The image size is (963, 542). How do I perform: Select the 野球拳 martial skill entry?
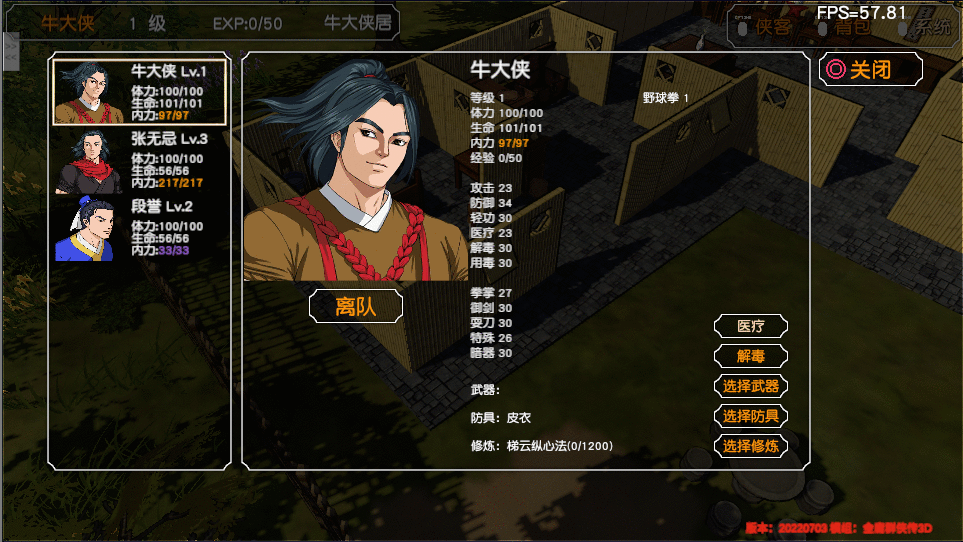(x=665, y=98)
